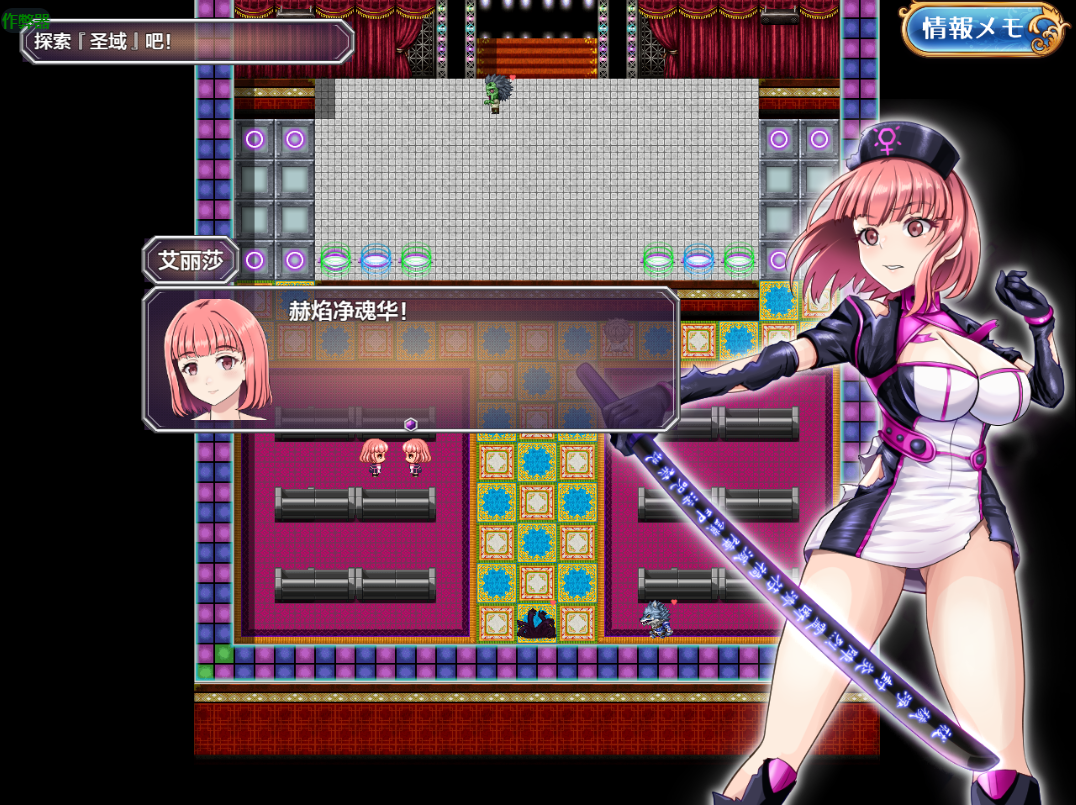Click the purple dialogue continue gem indicator

point(410,424)
